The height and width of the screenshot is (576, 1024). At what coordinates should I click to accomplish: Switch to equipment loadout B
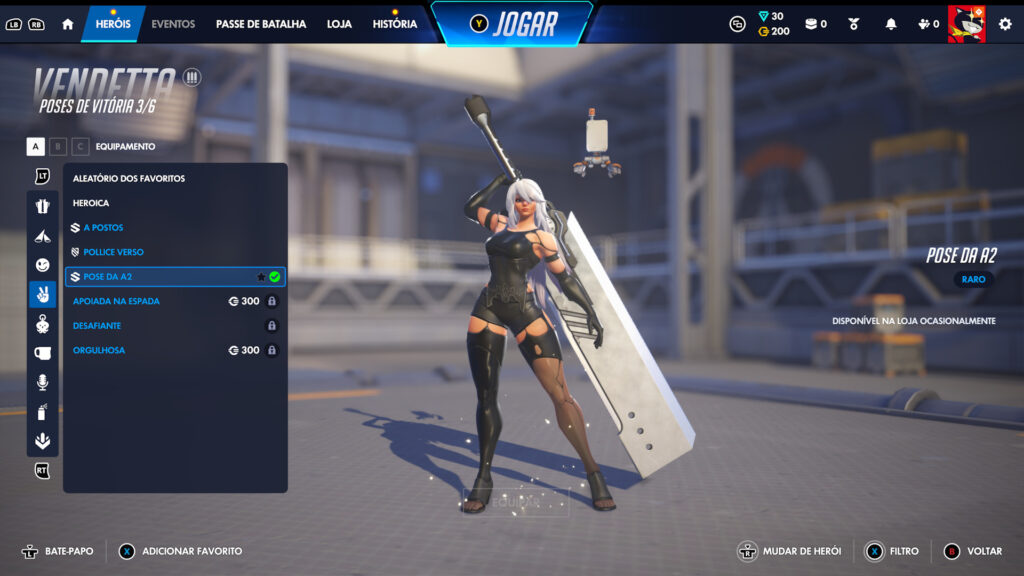(x=58, y=147)
